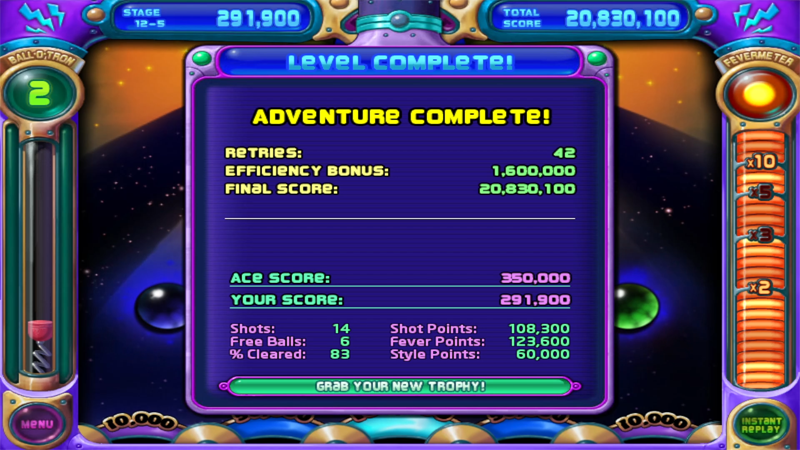
Task: Watch the Instant Replay
Action: (762, 424)
